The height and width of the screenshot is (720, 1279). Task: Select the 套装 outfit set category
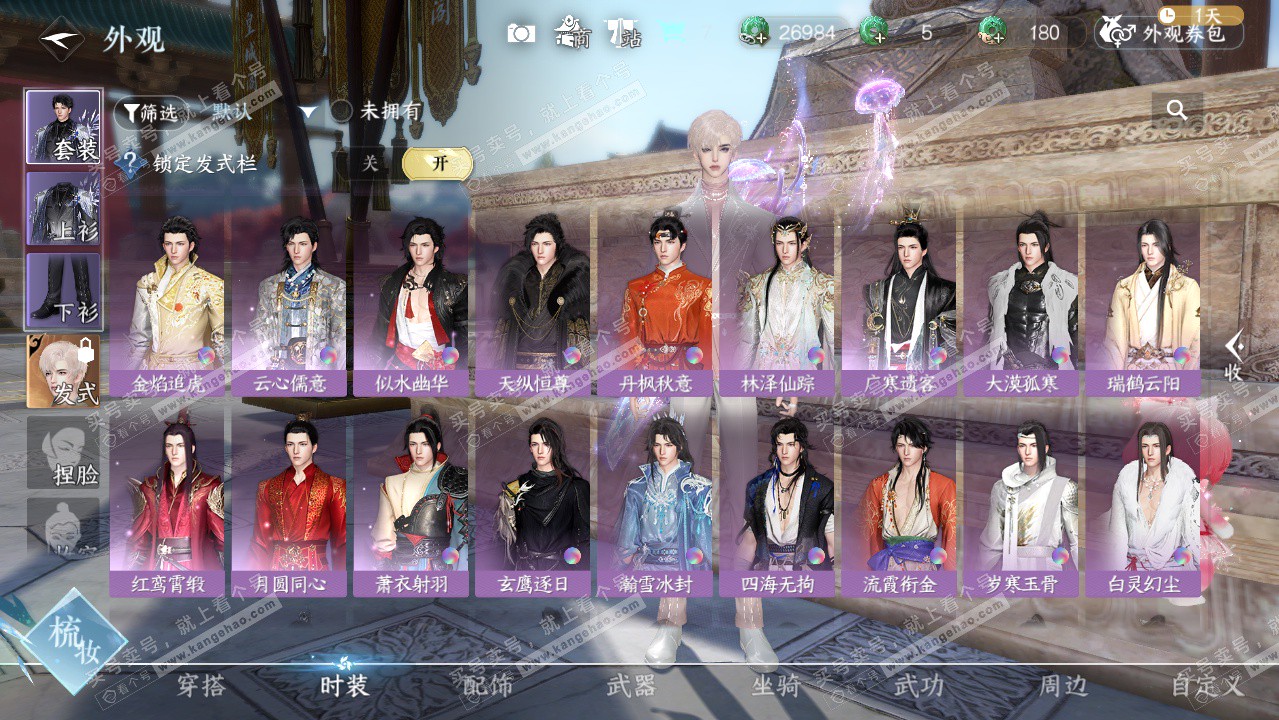click(63, 128)
